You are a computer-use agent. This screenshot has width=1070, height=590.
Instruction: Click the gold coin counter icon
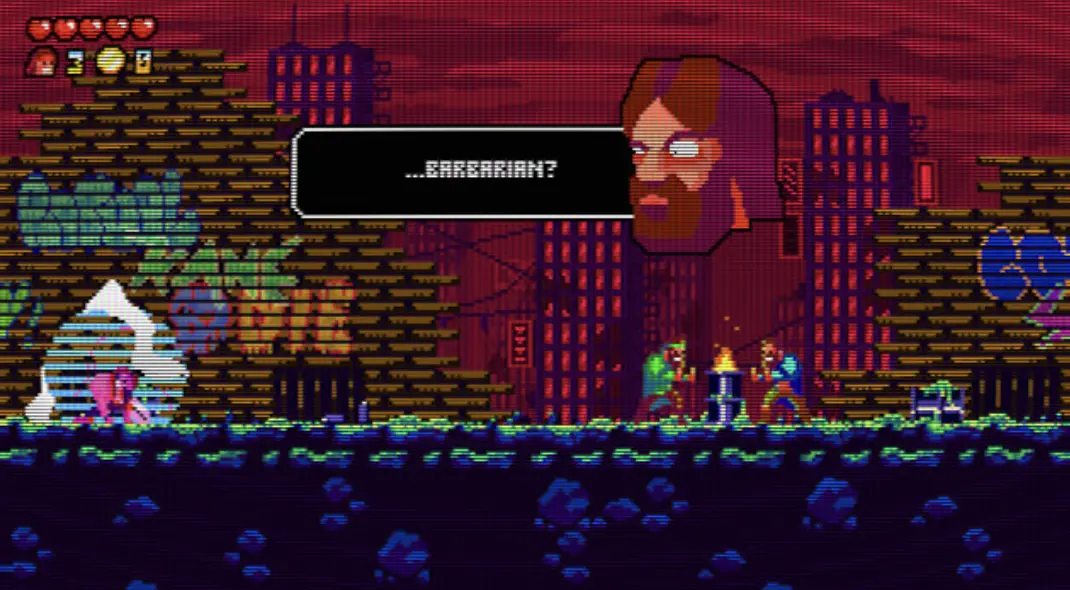coord(111,62)
